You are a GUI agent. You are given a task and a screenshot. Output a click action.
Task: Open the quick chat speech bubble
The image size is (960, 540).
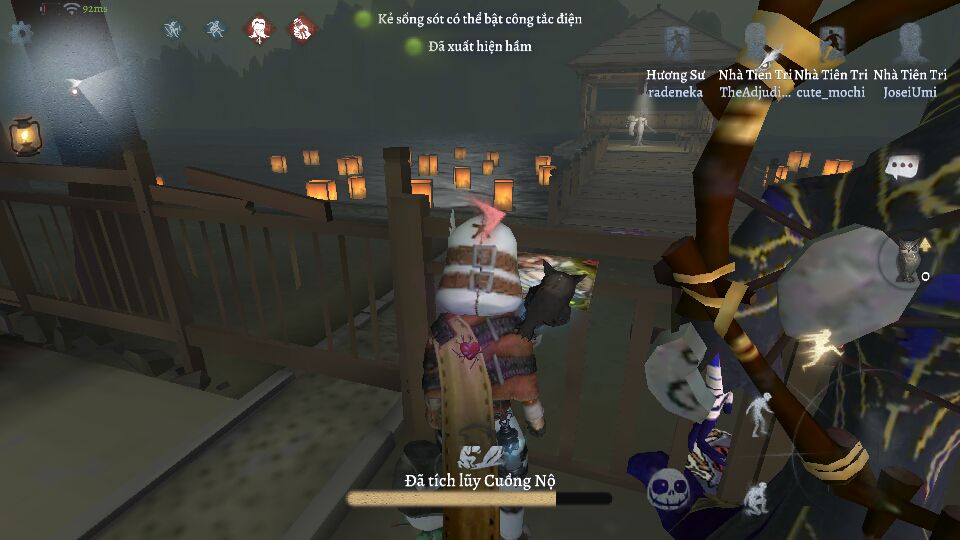pos(902,166)
